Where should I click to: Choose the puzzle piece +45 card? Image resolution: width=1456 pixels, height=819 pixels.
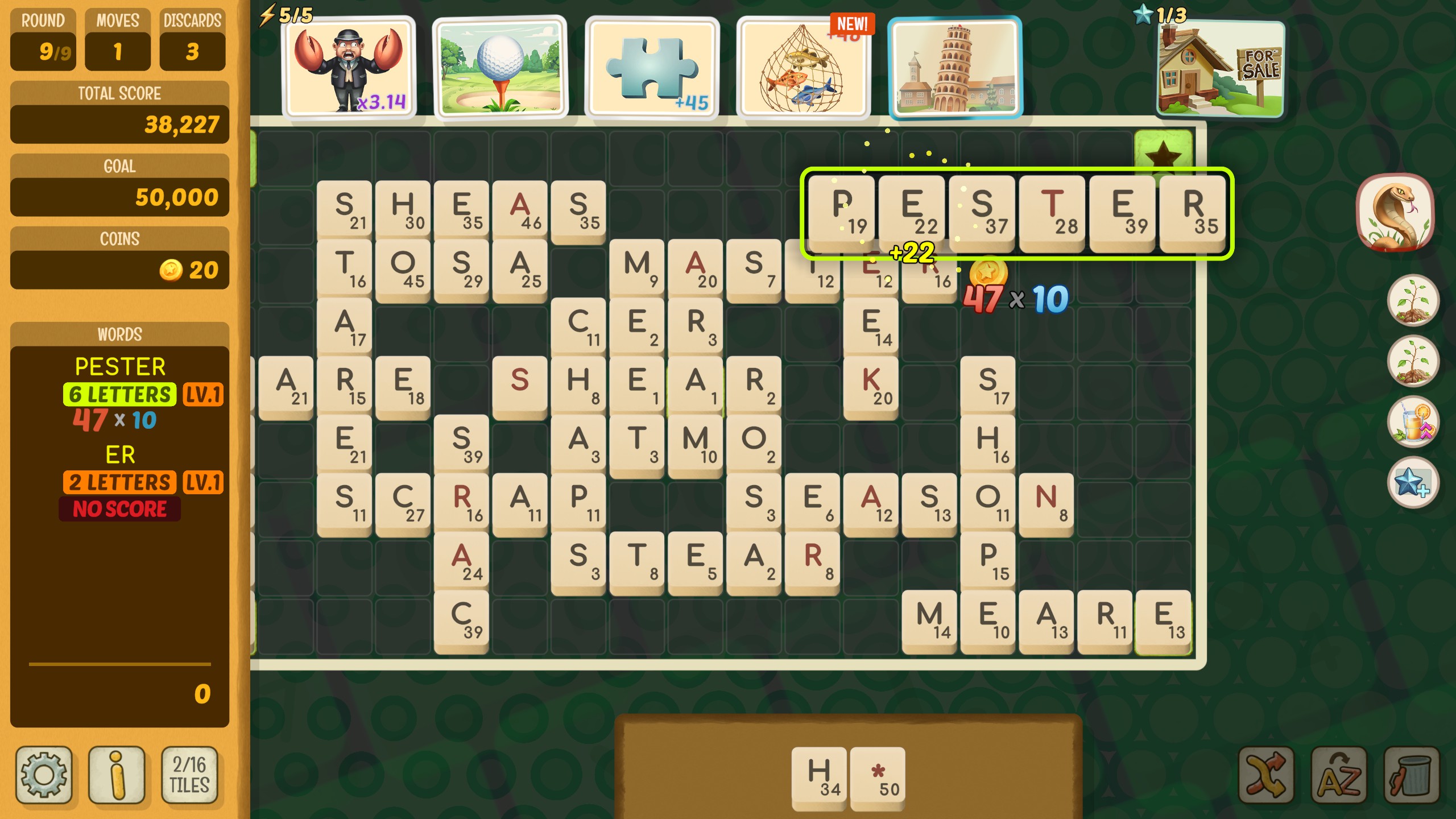coord(652,67)
